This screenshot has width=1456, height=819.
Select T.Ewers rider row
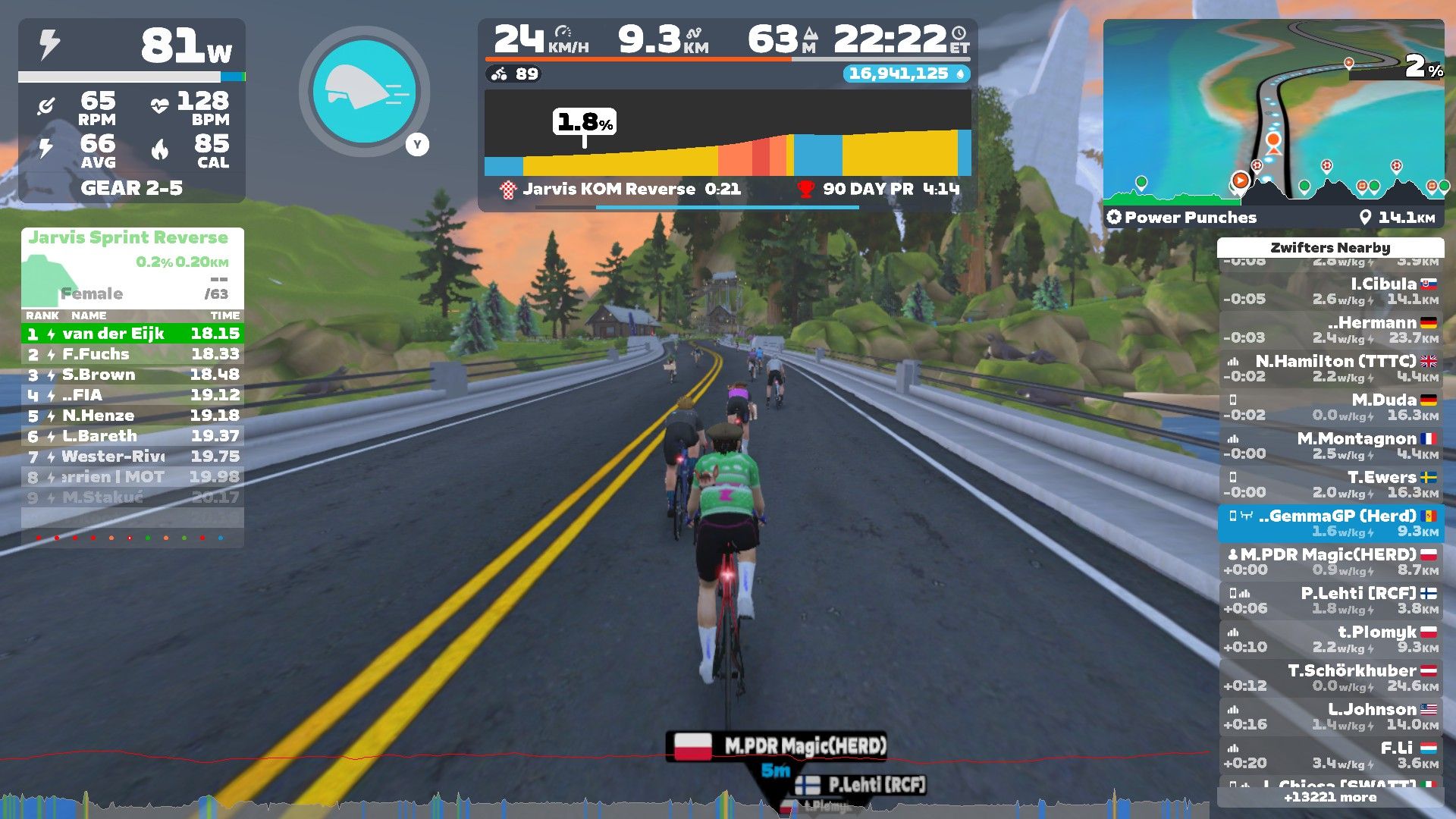[1331, 485]
